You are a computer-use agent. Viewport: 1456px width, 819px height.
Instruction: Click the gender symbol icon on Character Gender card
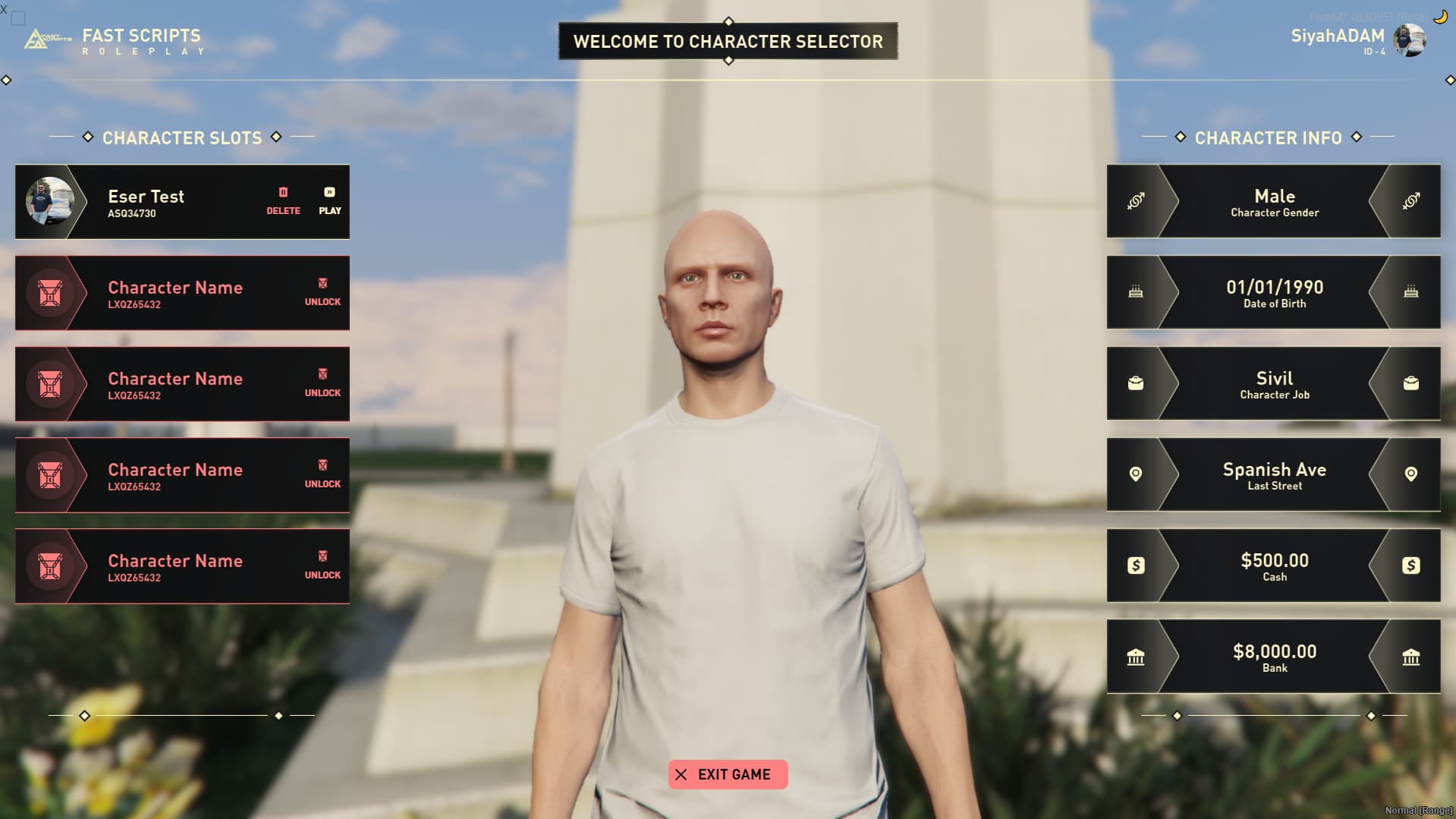point(1137,201)
